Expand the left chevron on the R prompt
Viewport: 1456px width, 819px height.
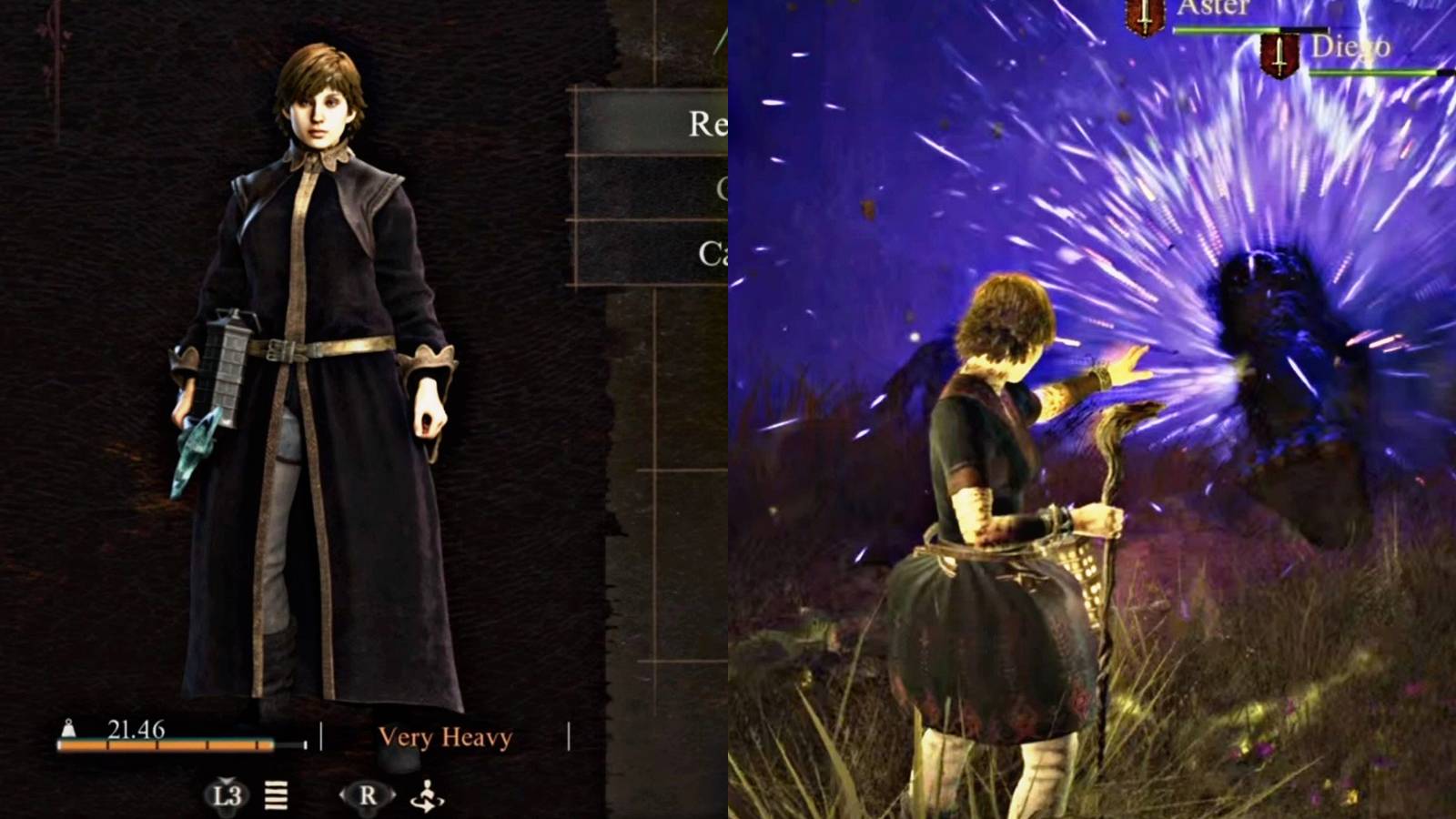pos(342,794)
